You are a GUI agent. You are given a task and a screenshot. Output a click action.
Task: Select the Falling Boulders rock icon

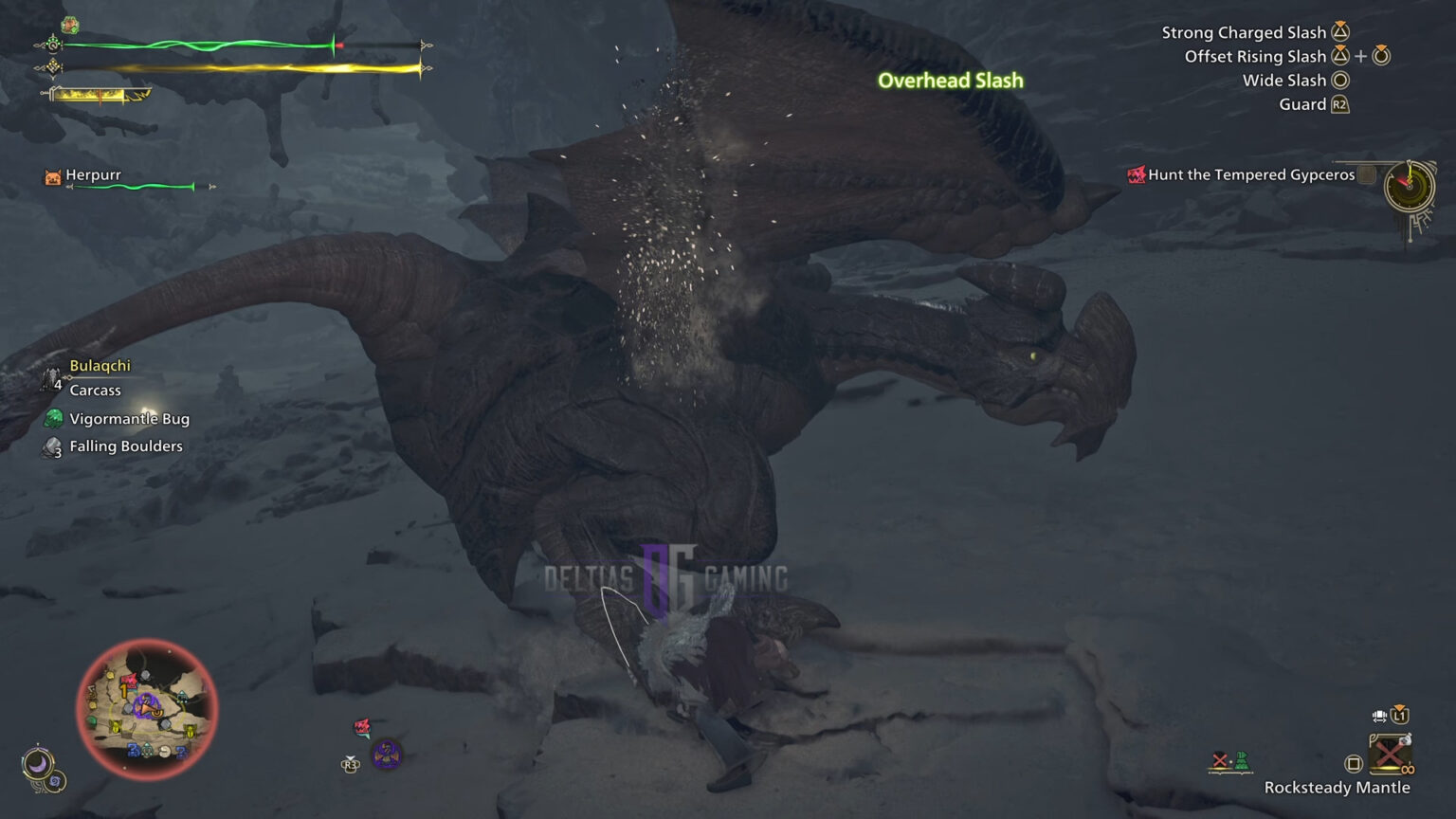[x=52, y=446]
